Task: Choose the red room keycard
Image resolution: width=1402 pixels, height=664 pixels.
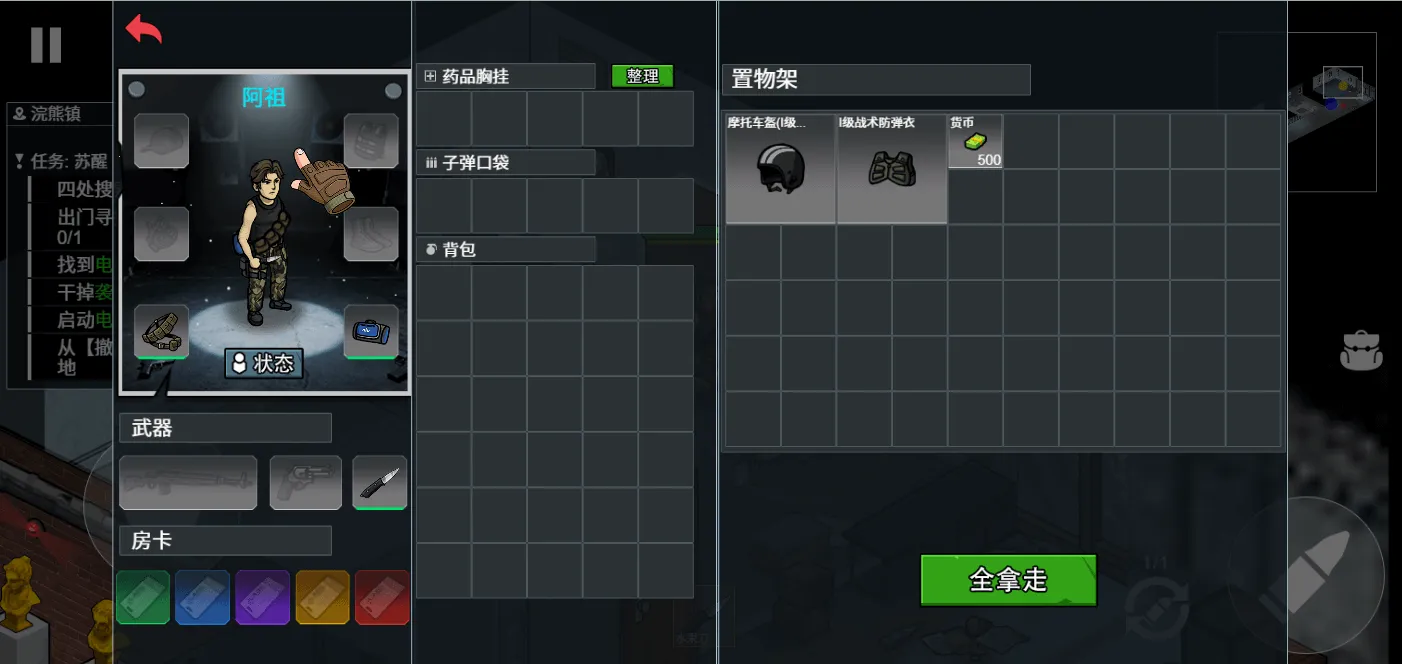Action: pyautogui.click(x=382, y=597)
